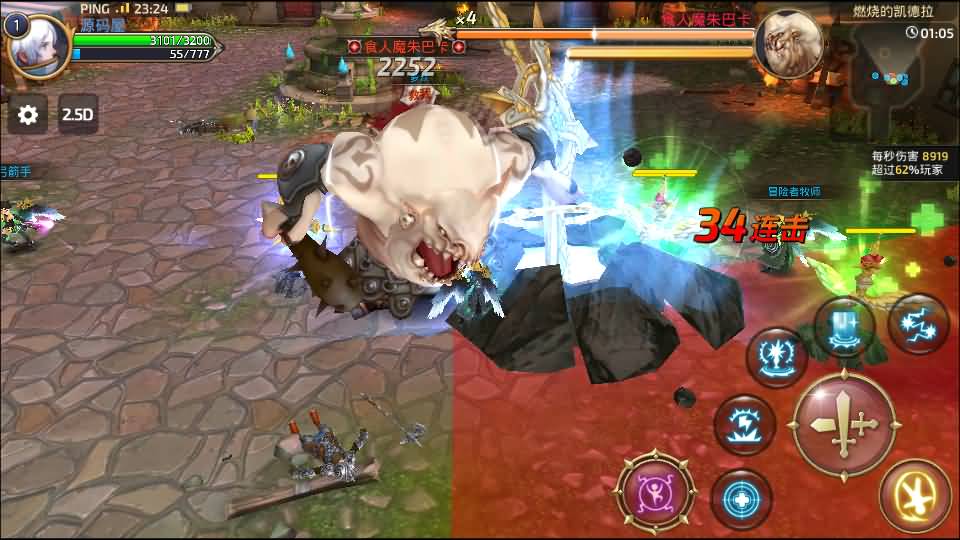Open the gear settings button
Image resolution: width=960 pixels, height=540 pixels.
point(28,115)
